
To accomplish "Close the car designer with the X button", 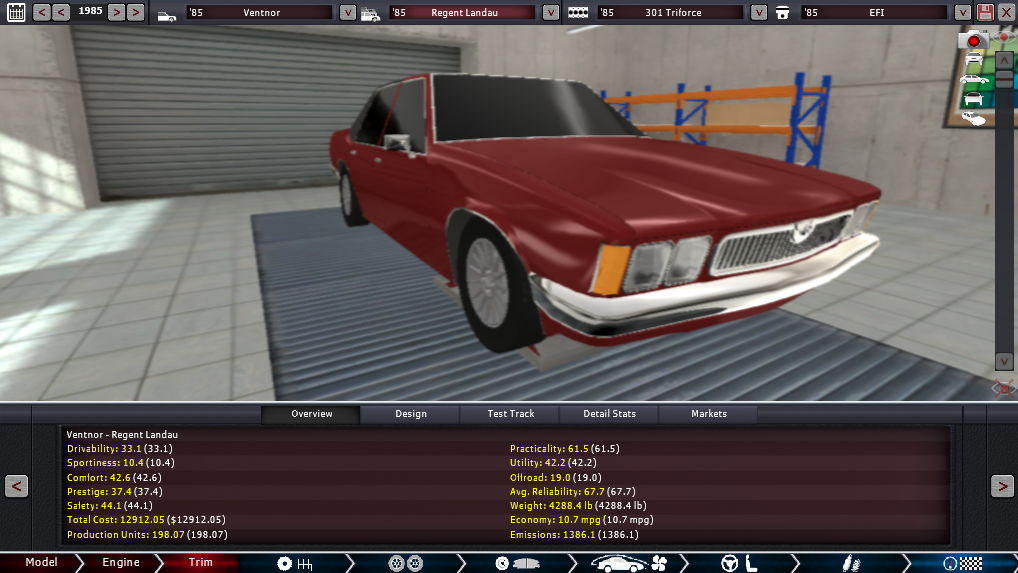I will 1006,13.
